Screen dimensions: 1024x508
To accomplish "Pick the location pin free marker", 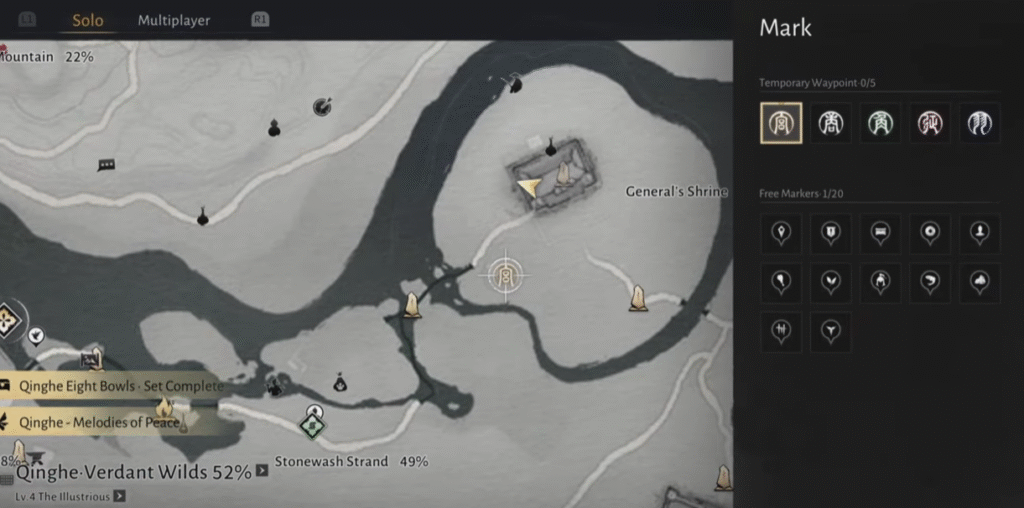I will pyautogui.click(x=780, y=233).
